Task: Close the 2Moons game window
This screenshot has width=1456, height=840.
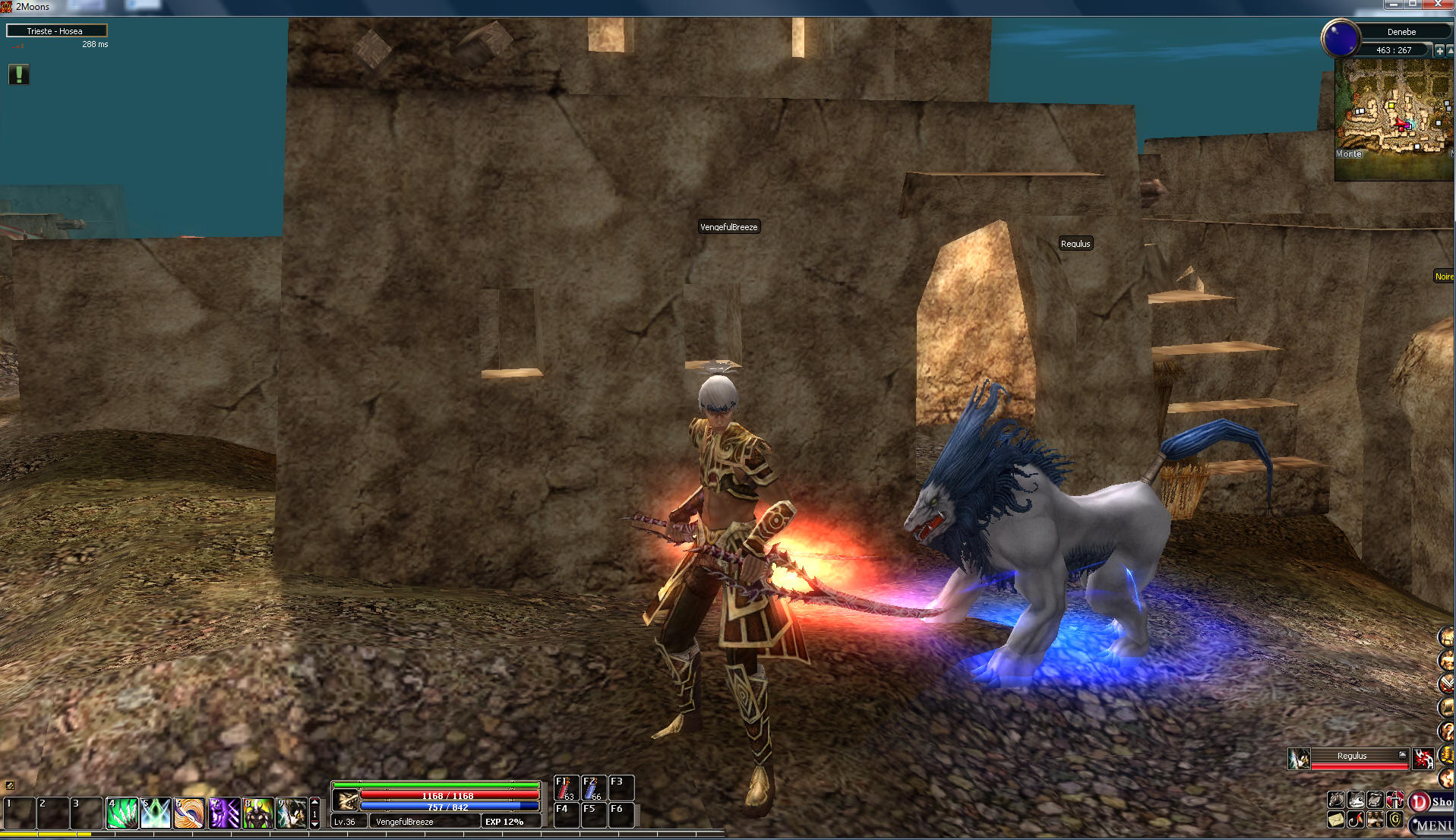Action: pos(1438,5)
